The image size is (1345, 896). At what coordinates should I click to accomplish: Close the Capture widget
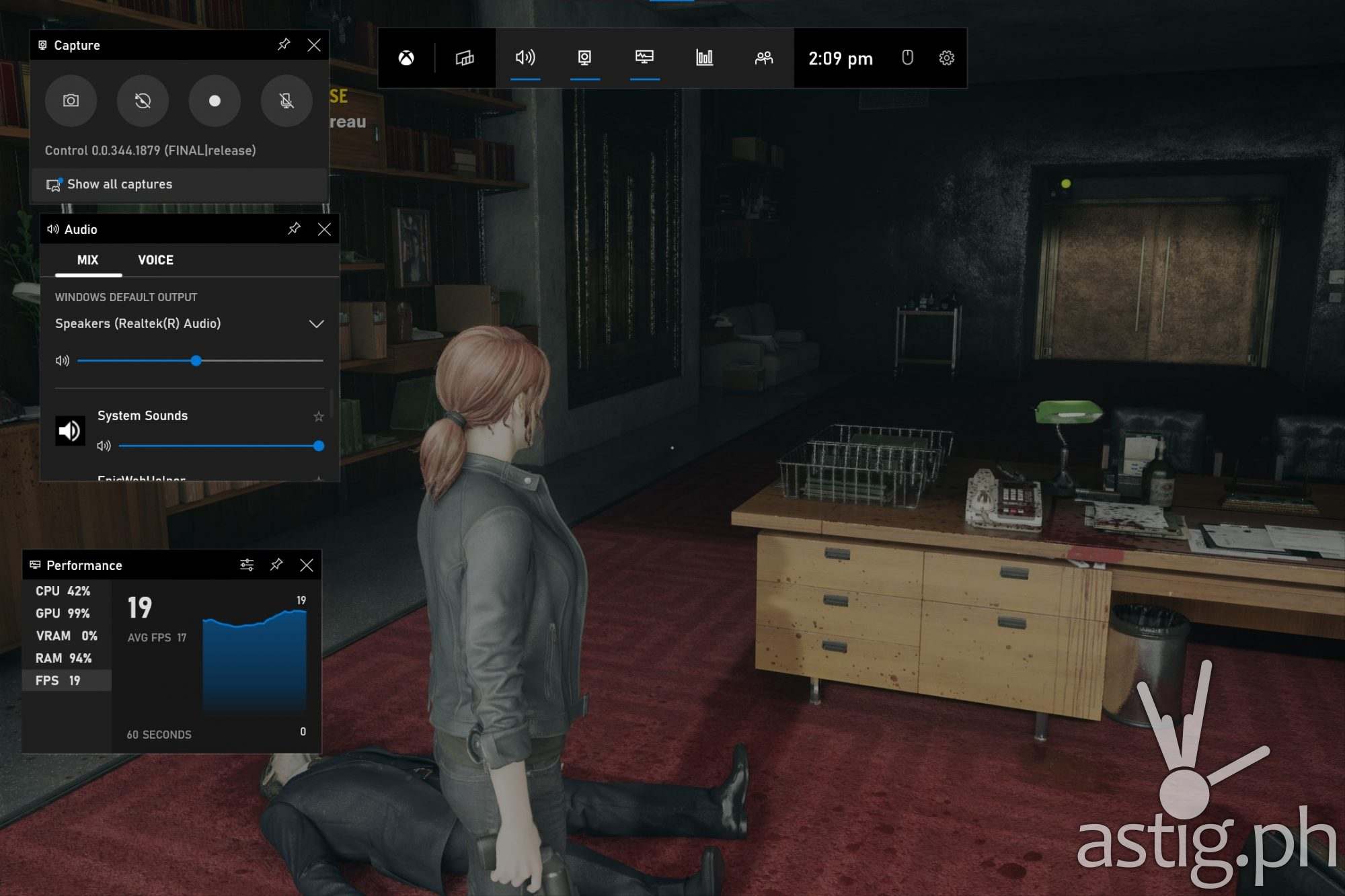314,45
